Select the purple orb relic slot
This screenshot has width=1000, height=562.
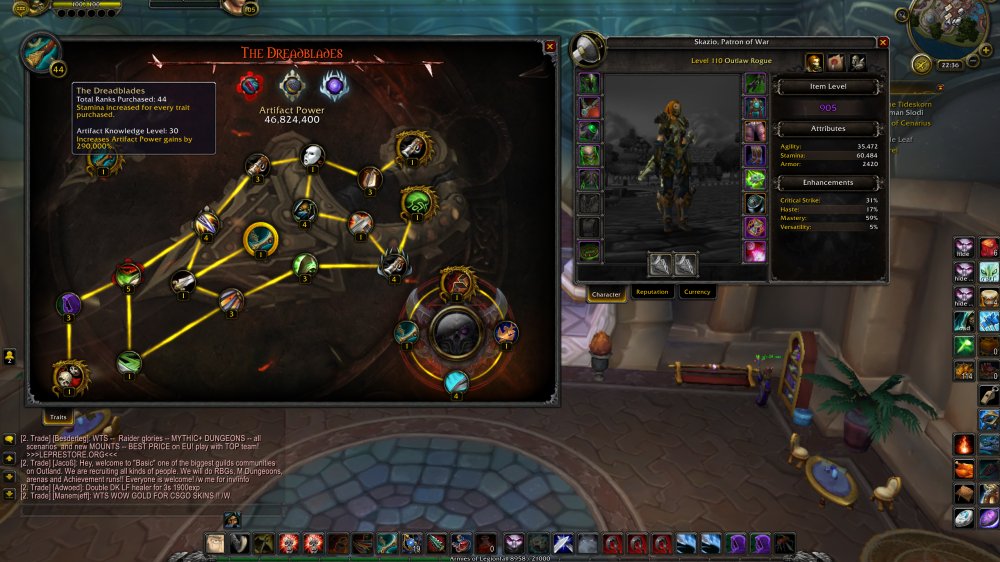tap(334, 85)
